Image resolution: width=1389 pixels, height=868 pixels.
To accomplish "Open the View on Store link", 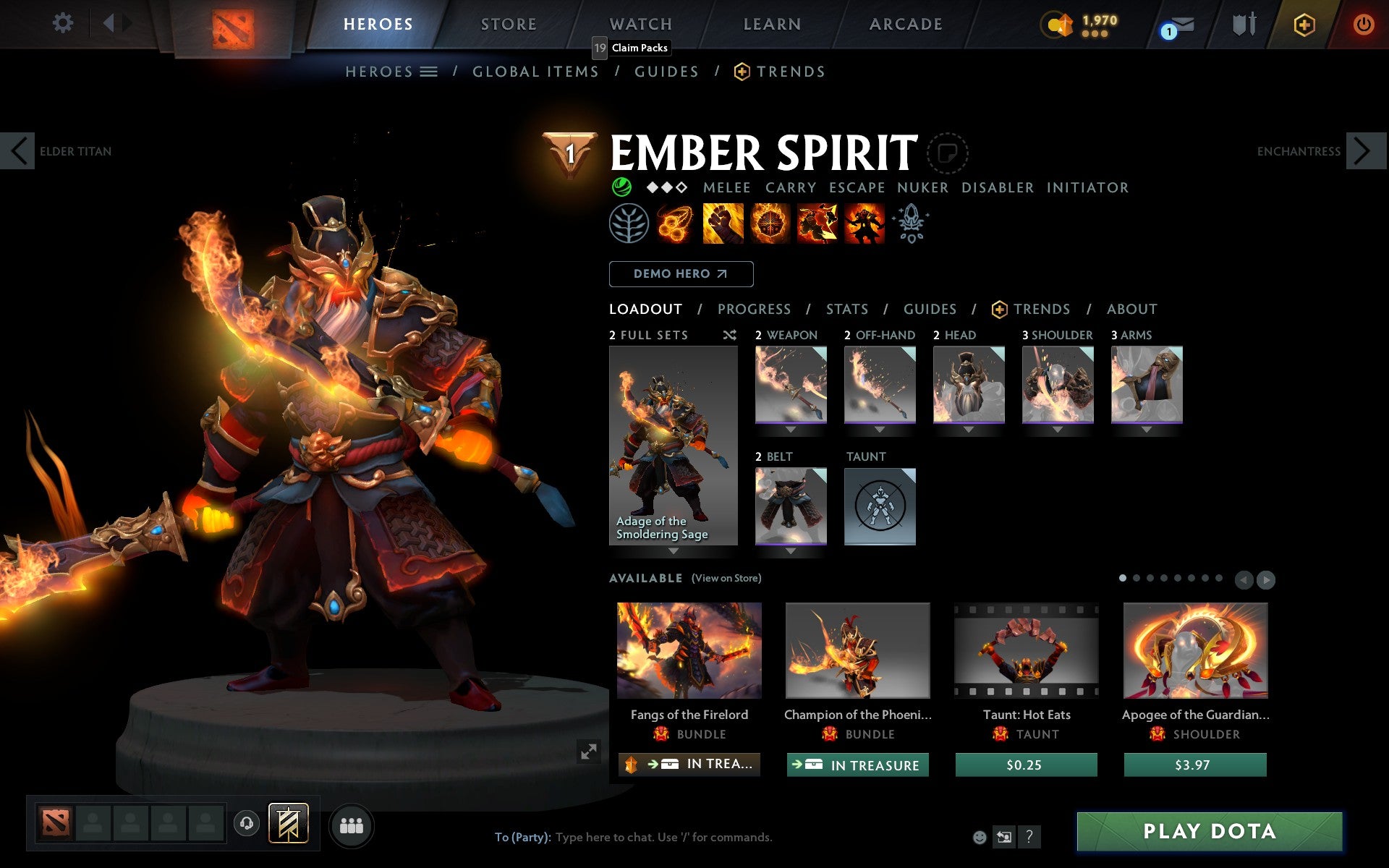I will click(726, 578).
